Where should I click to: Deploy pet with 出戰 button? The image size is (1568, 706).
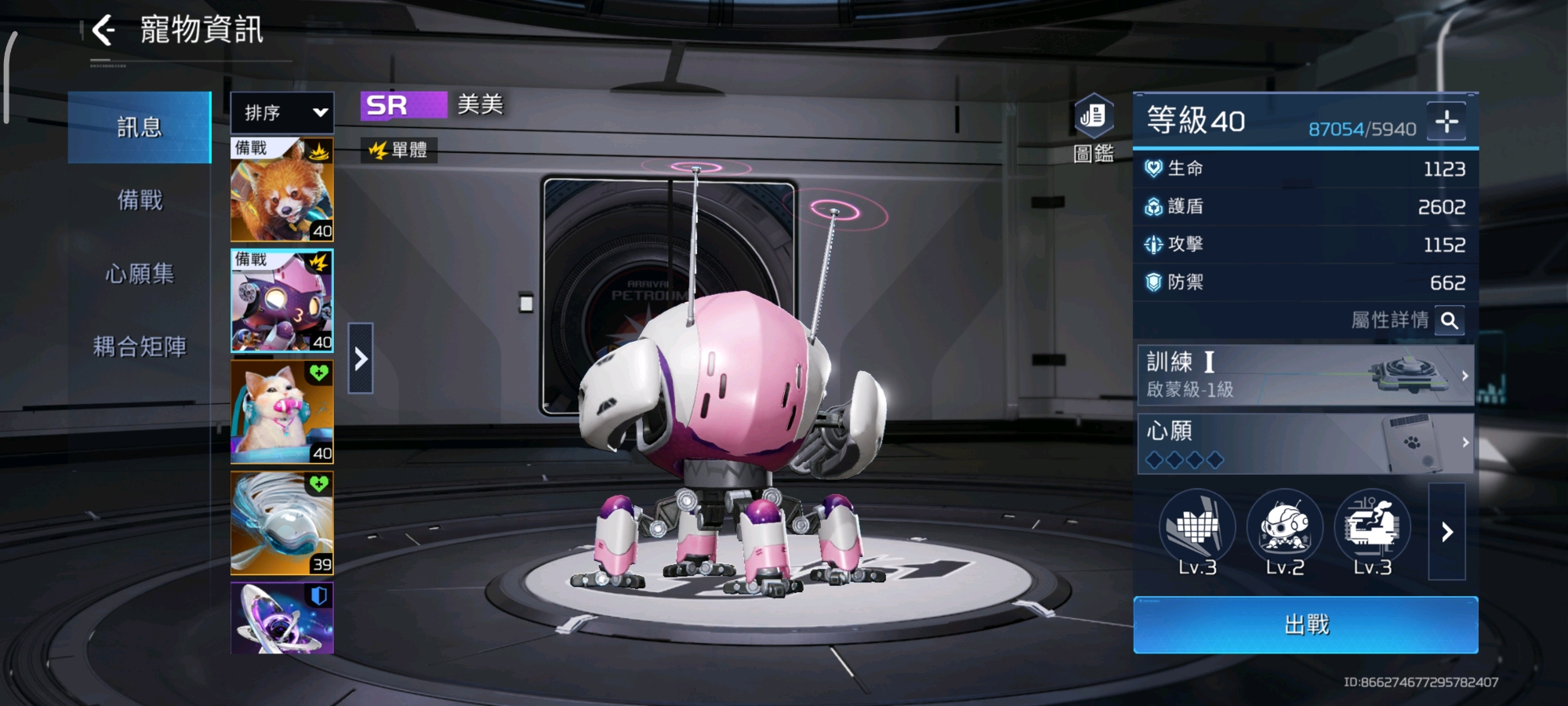click(x=1305, y=625)
